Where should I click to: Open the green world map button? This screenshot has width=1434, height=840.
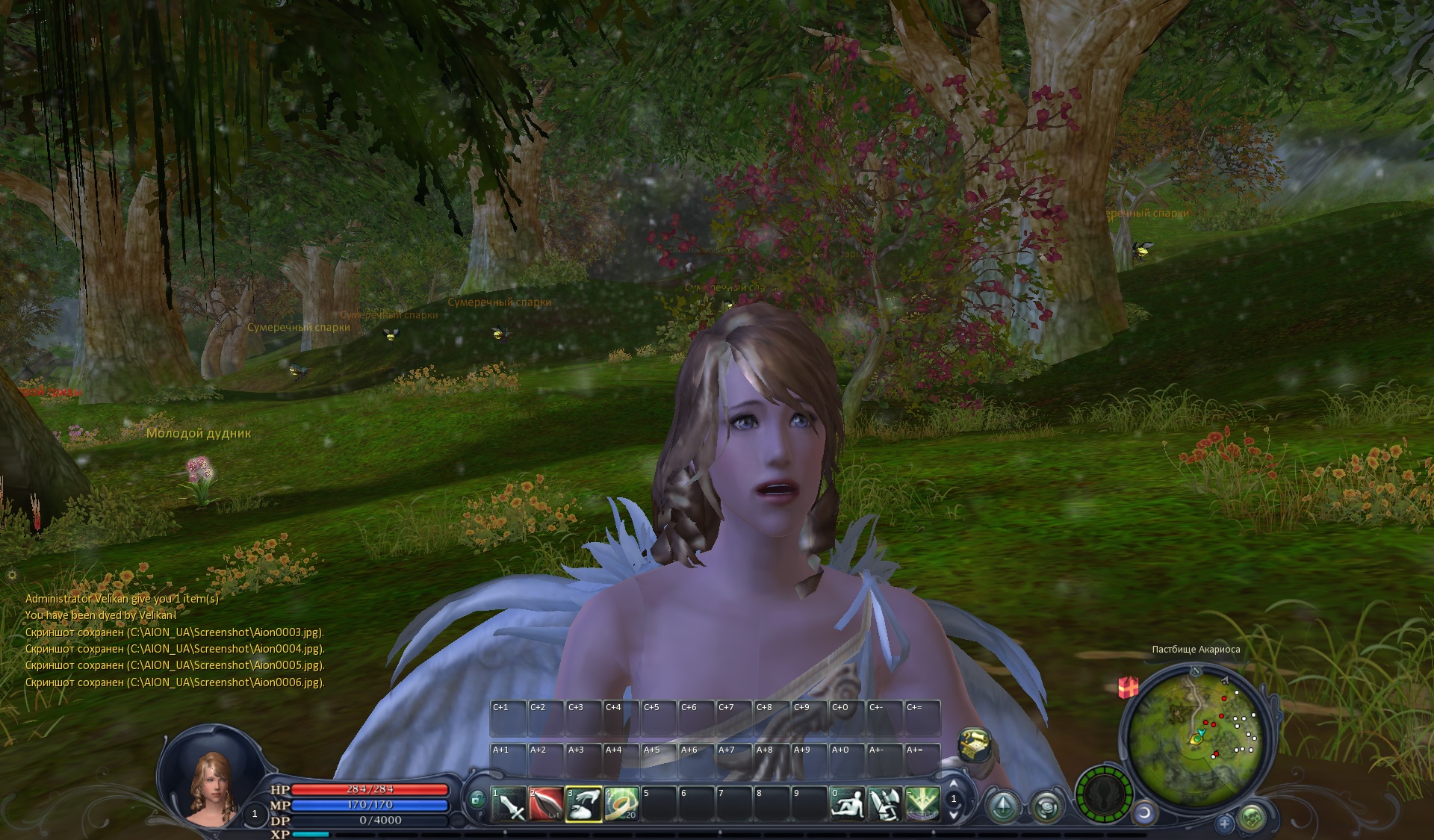click(1252, 818)
